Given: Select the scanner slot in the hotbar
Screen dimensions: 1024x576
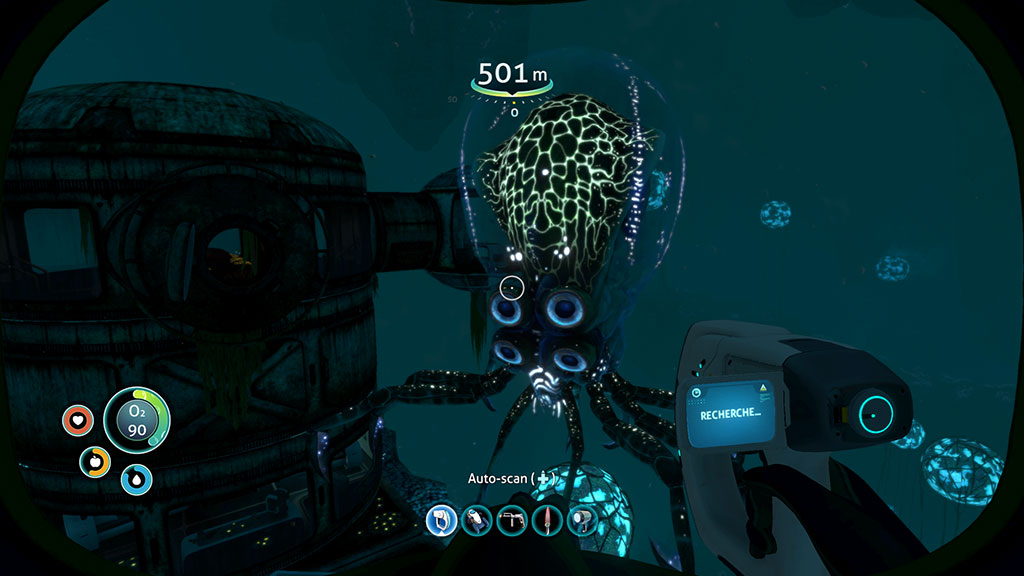Looking at the screenshot, I should point(441,520).
